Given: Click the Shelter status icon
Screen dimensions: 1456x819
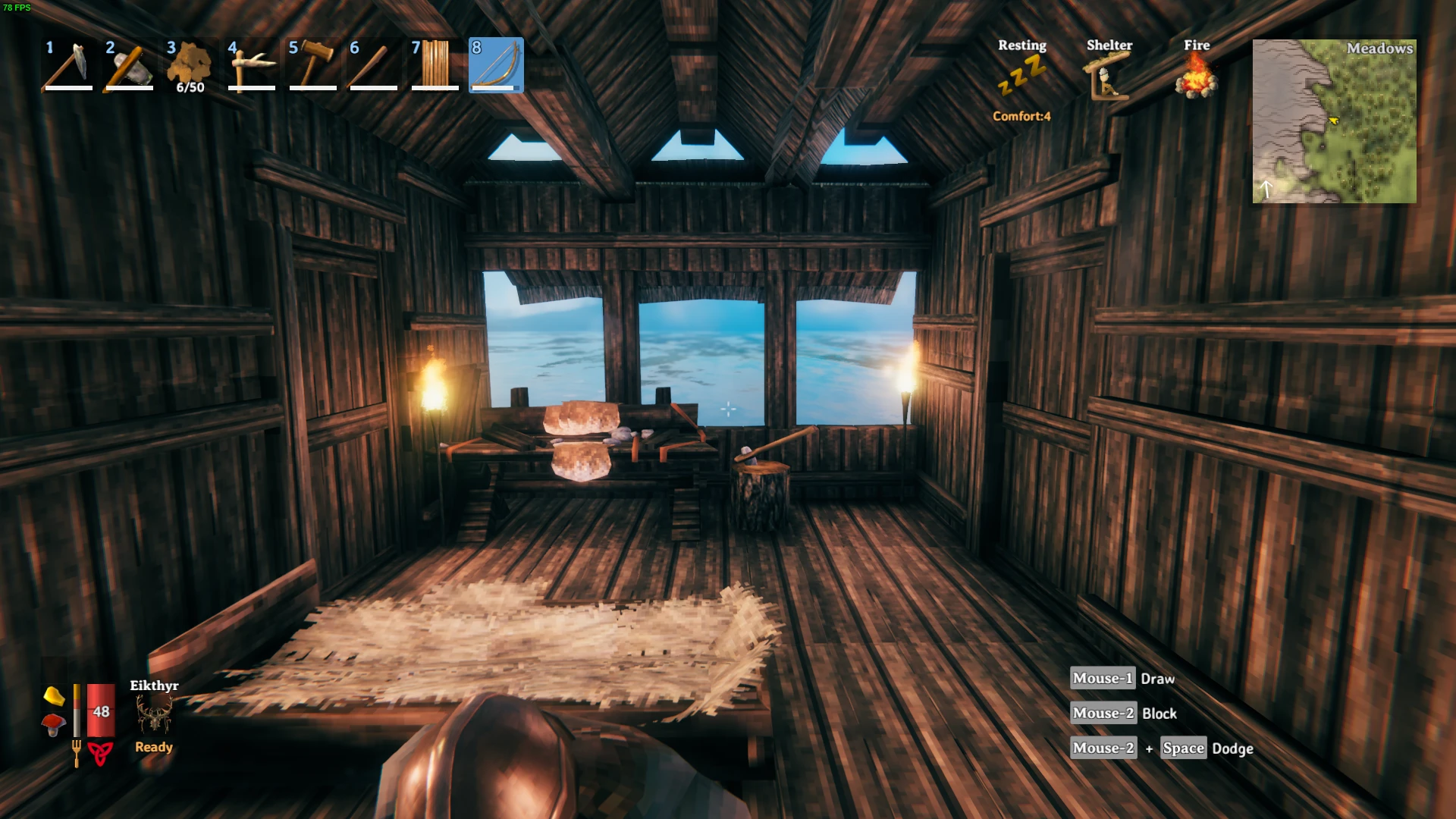Looking at the screenshot, I should pos(1107,74).
